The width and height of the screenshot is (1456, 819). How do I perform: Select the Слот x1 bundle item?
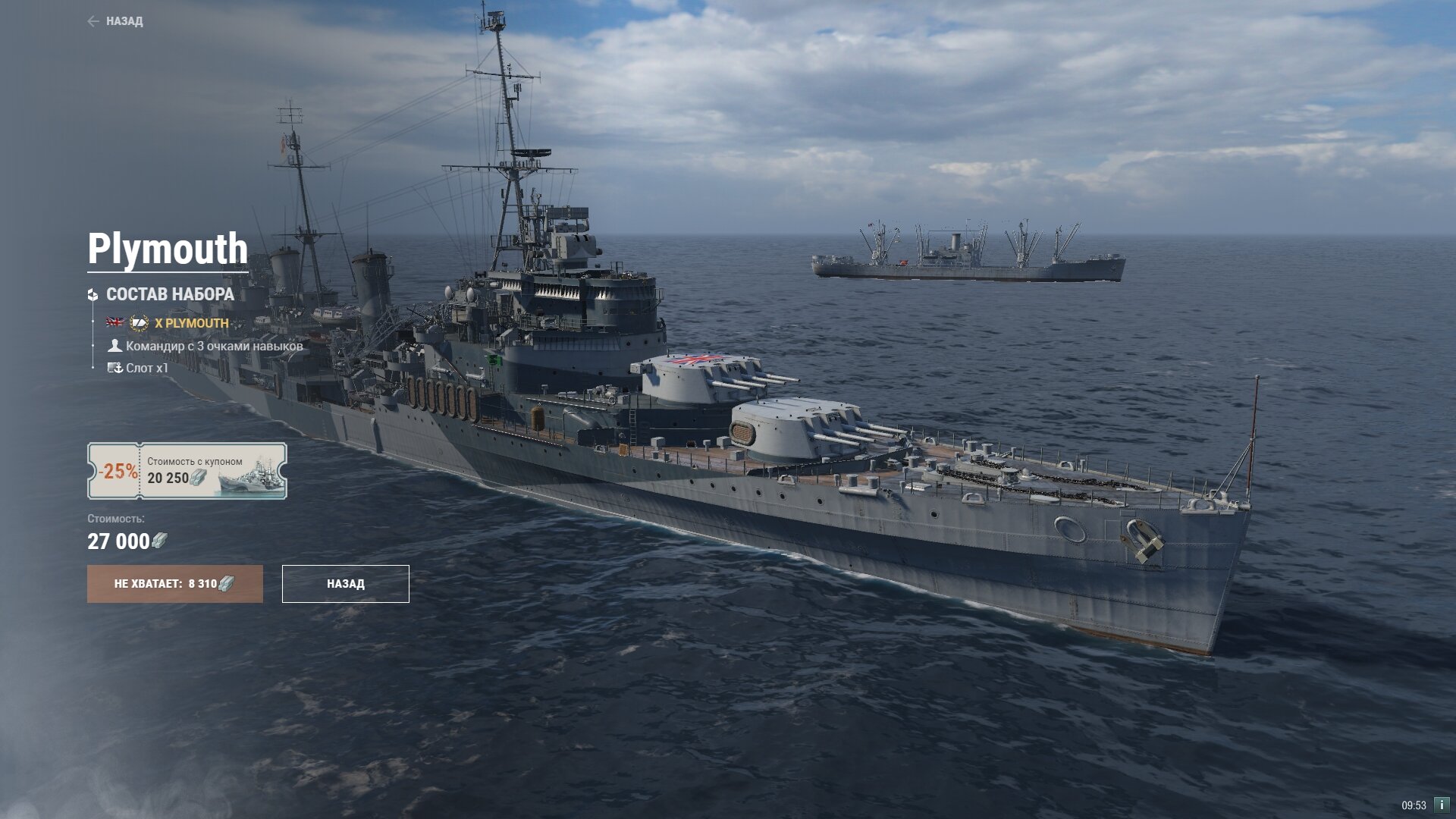click(146, 368)
